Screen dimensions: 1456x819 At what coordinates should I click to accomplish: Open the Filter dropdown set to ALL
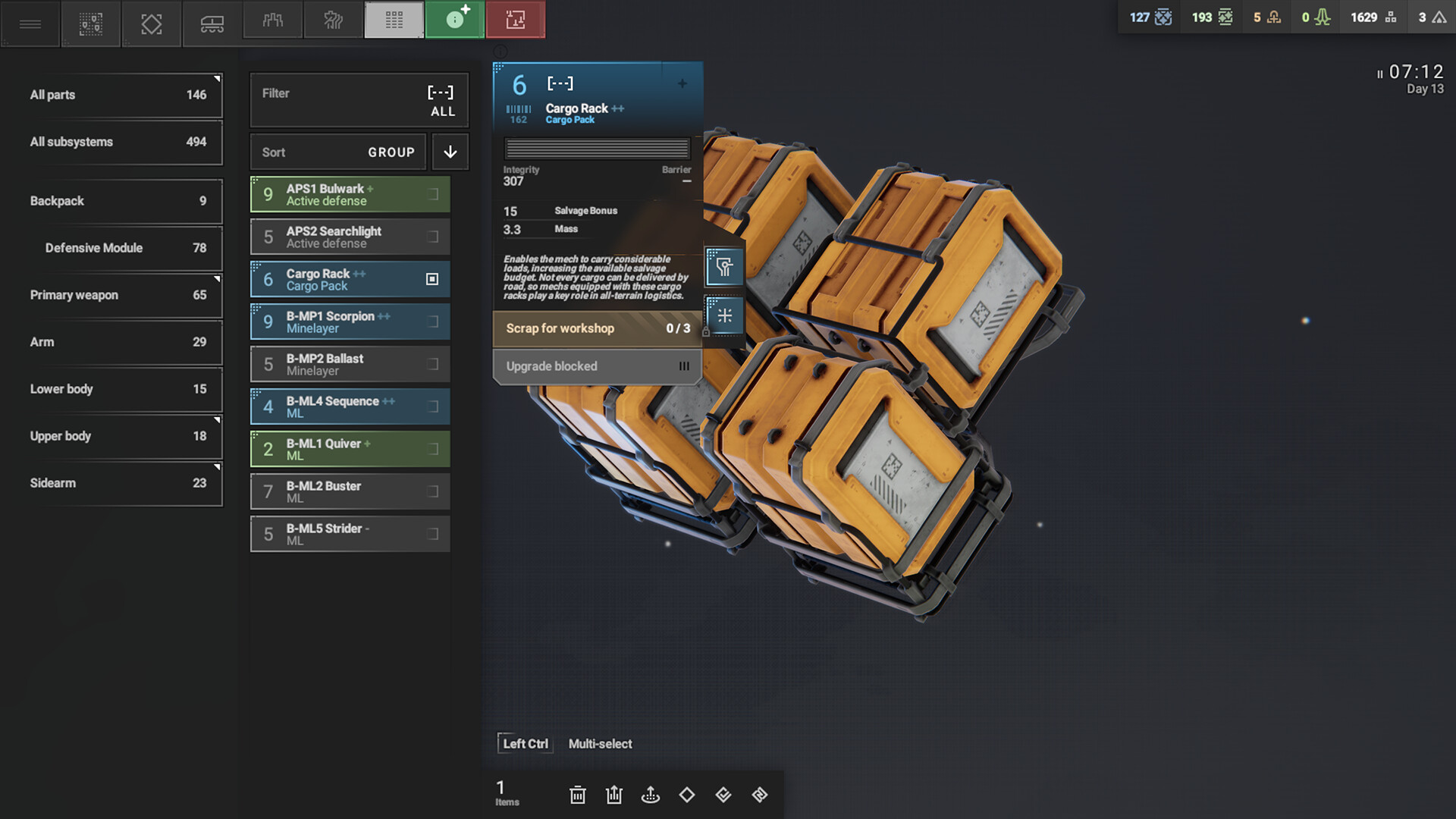click(359, 100)
